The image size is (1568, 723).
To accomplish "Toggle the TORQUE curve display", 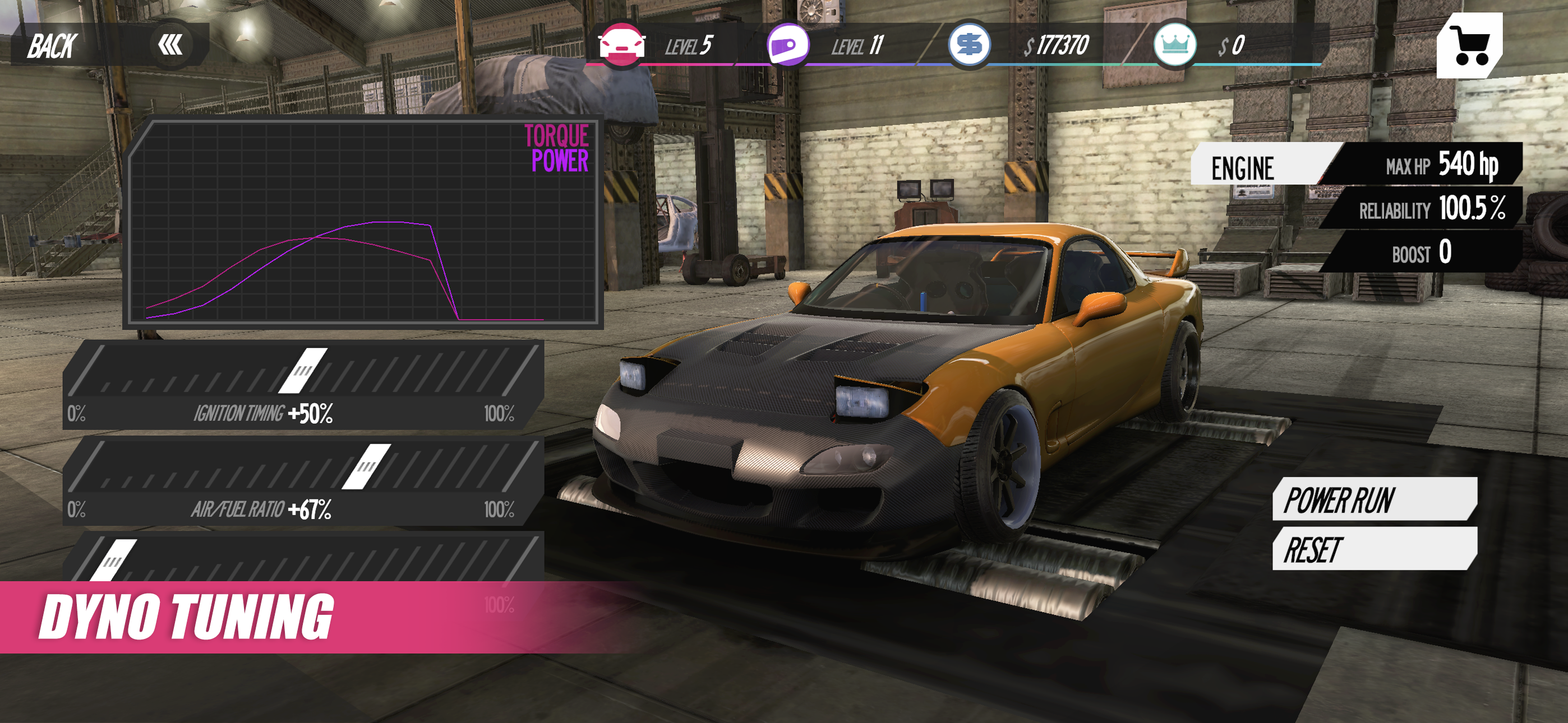I will (556, 135).
